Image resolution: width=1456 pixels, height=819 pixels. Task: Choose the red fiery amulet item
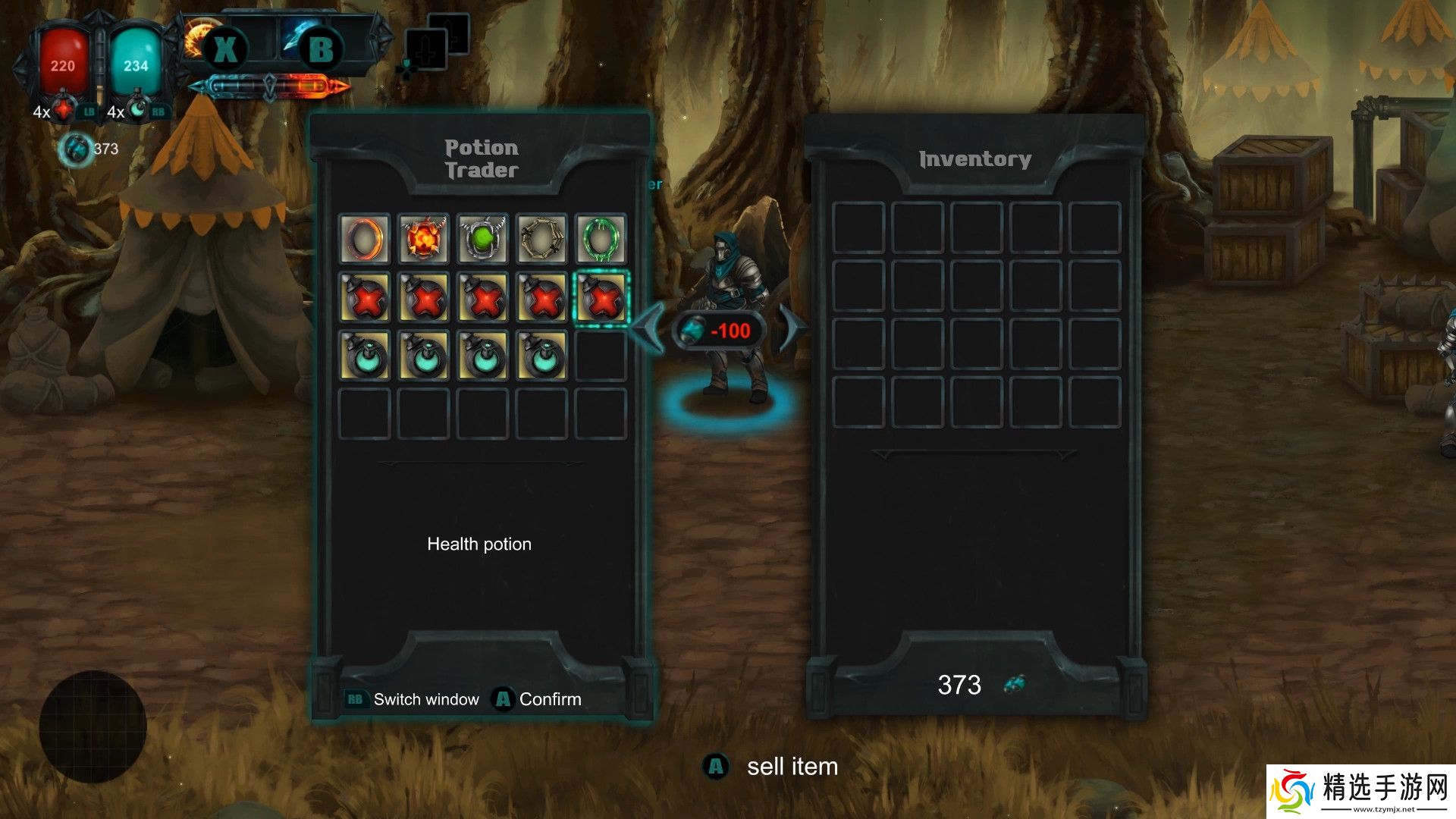423,239
